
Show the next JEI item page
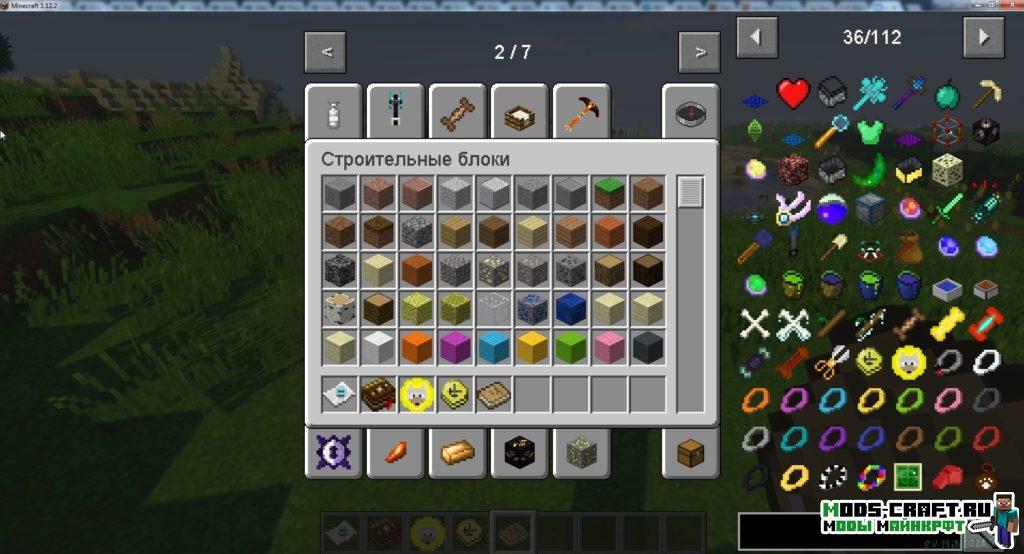pos(984,38)
